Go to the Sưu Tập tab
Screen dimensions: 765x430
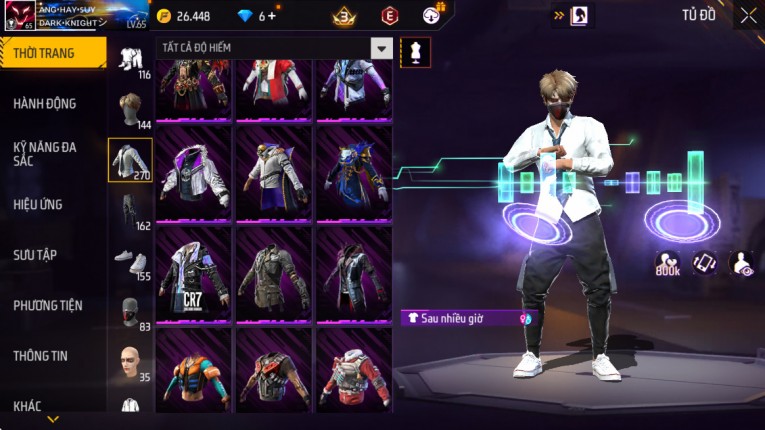tap(35, 255)
